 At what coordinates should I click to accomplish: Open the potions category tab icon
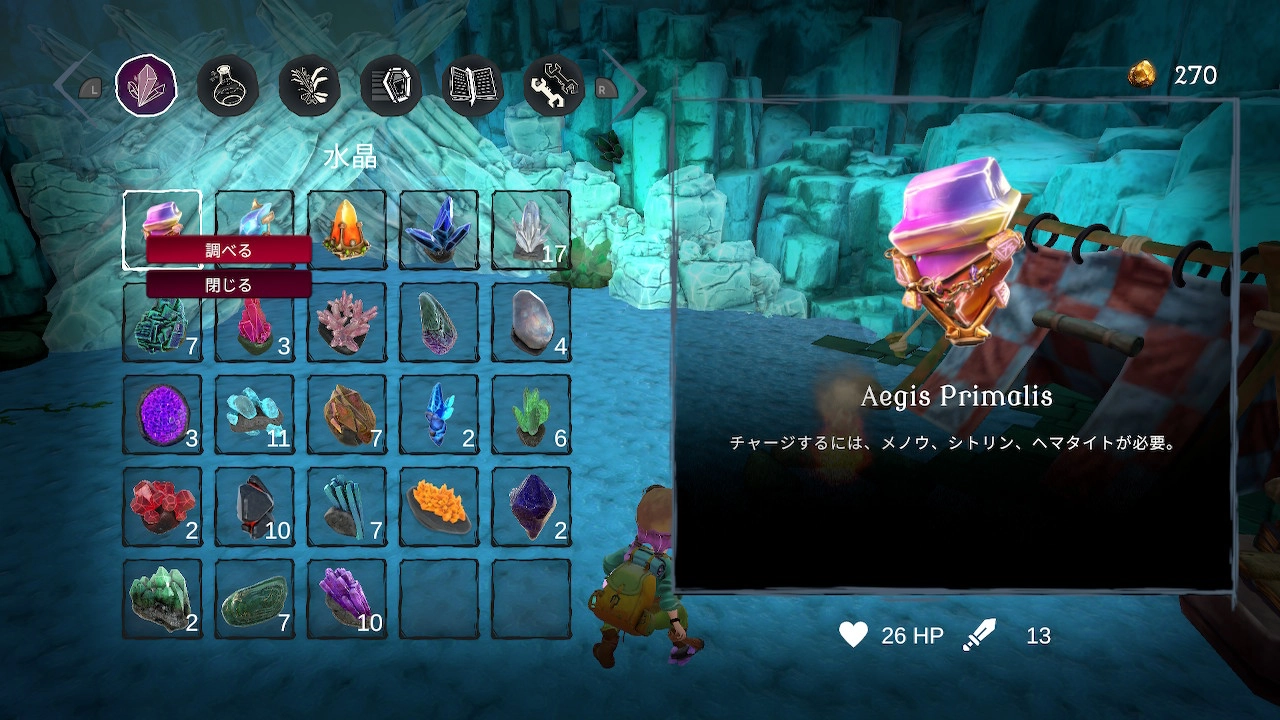pos(228,86)
